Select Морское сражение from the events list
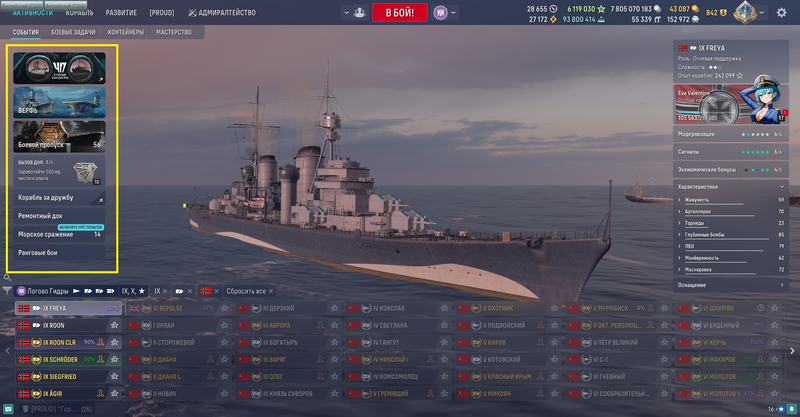The image size is (800, 417). [x=60, y=234]
